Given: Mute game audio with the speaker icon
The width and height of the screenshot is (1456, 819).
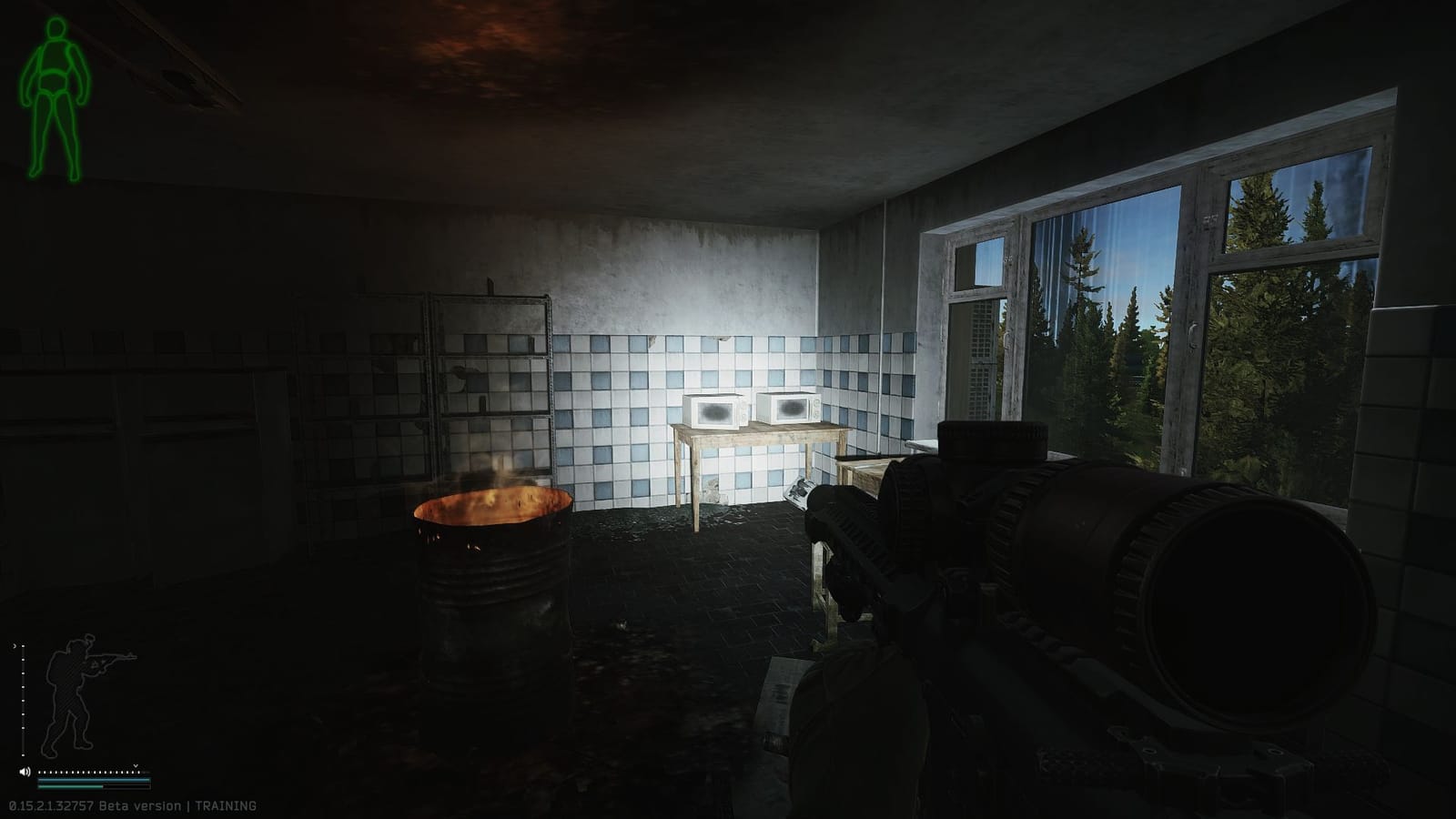Looking at the screenshot, I should click(x=25, y=772).
